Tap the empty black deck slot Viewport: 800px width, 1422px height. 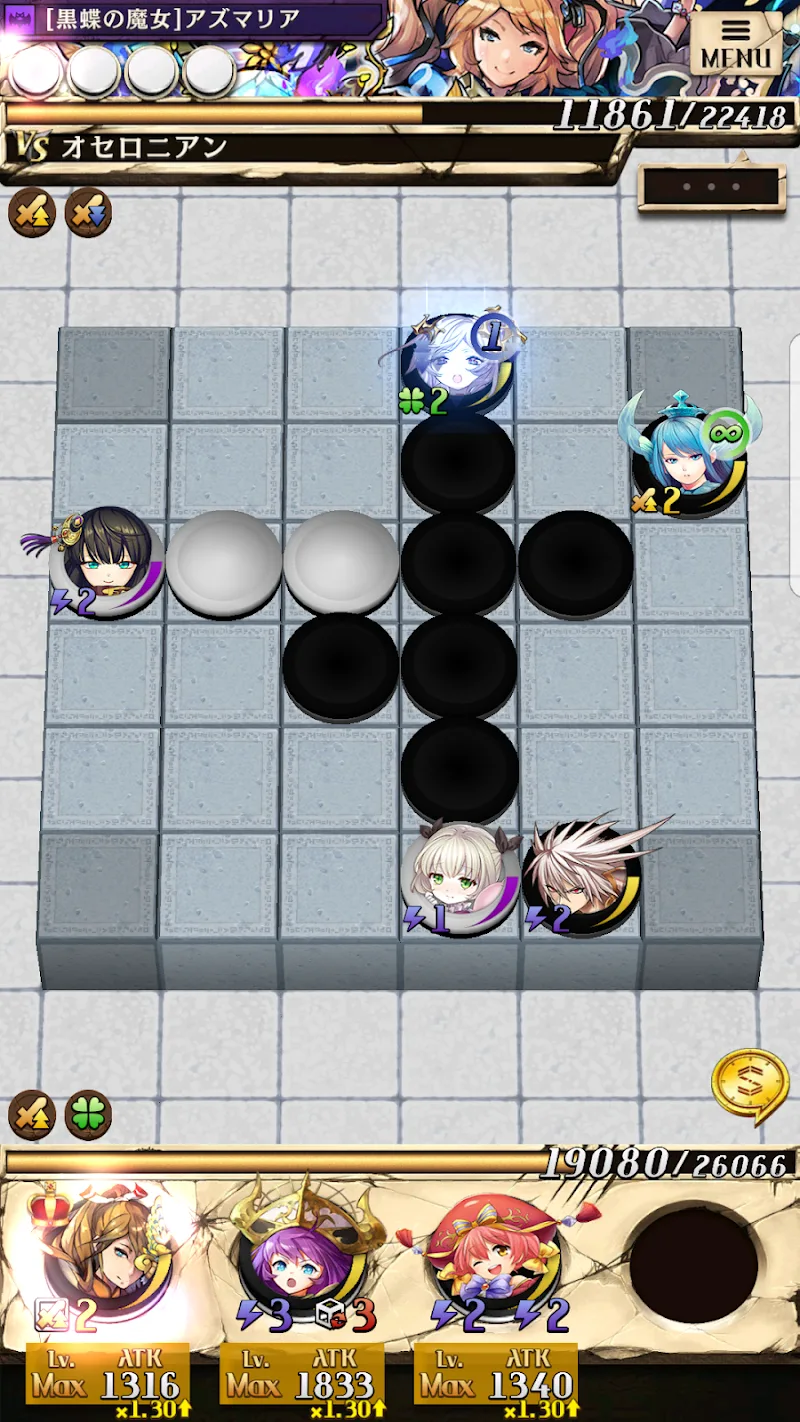[694, 1265]
